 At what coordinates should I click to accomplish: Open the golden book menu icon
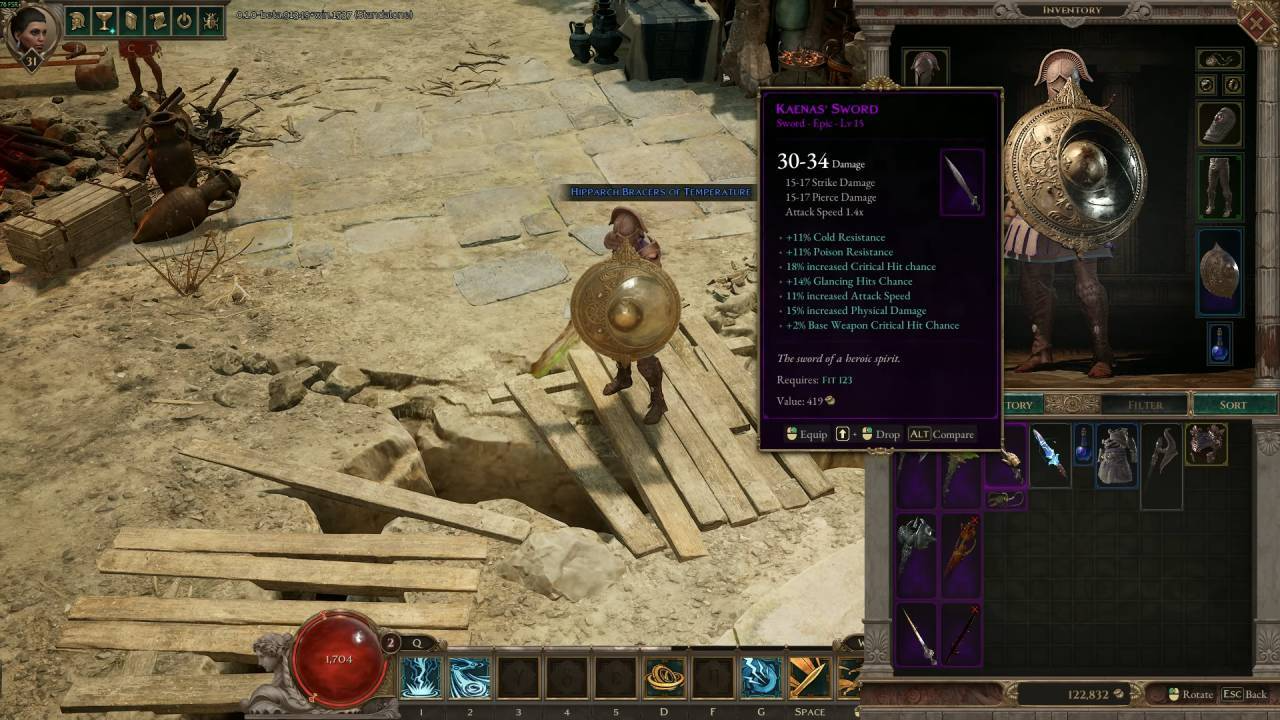click(x=131, y=20)
